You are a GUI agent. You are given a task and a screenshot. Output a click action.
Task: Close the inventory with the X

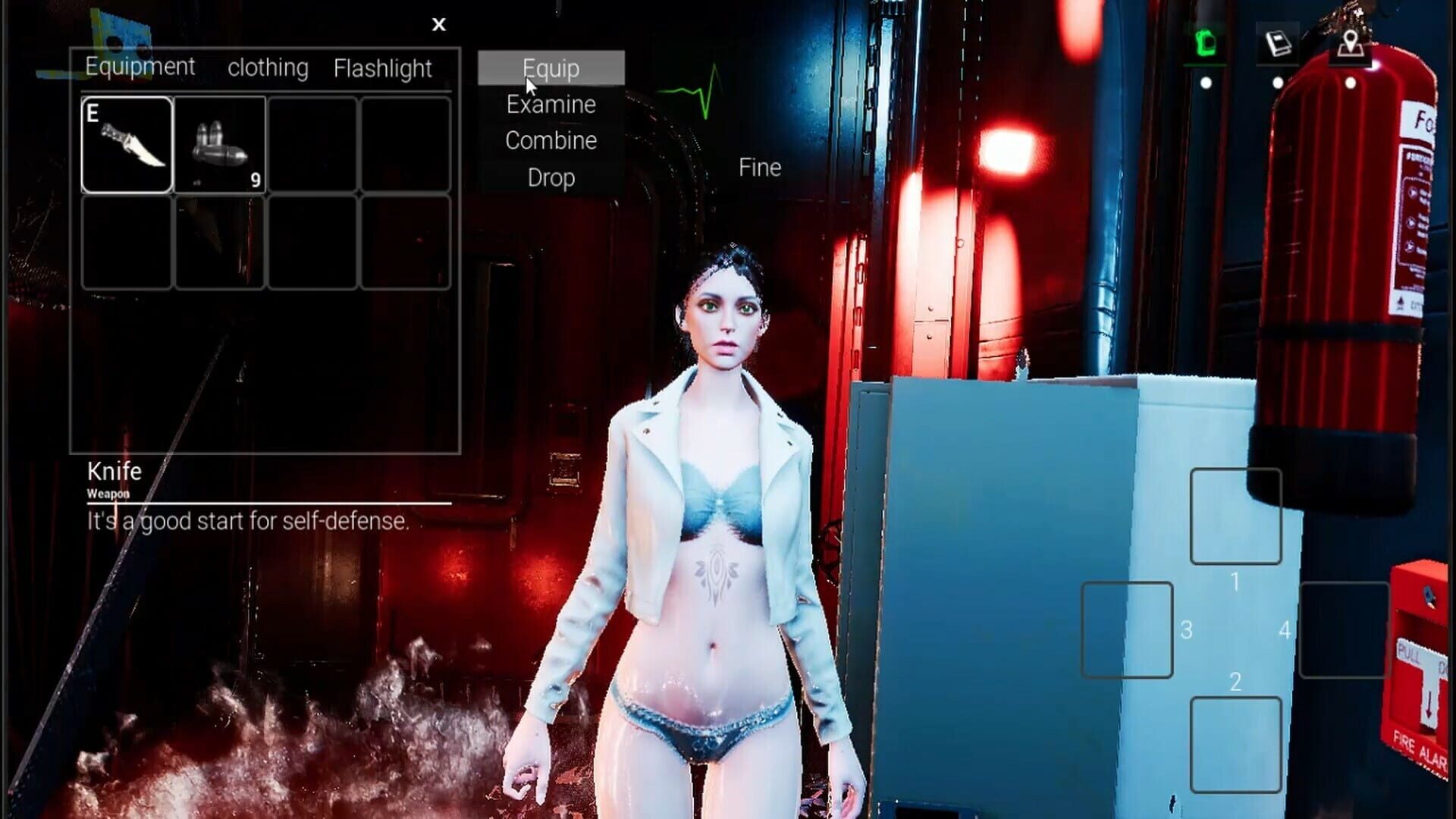click(439, 24)
